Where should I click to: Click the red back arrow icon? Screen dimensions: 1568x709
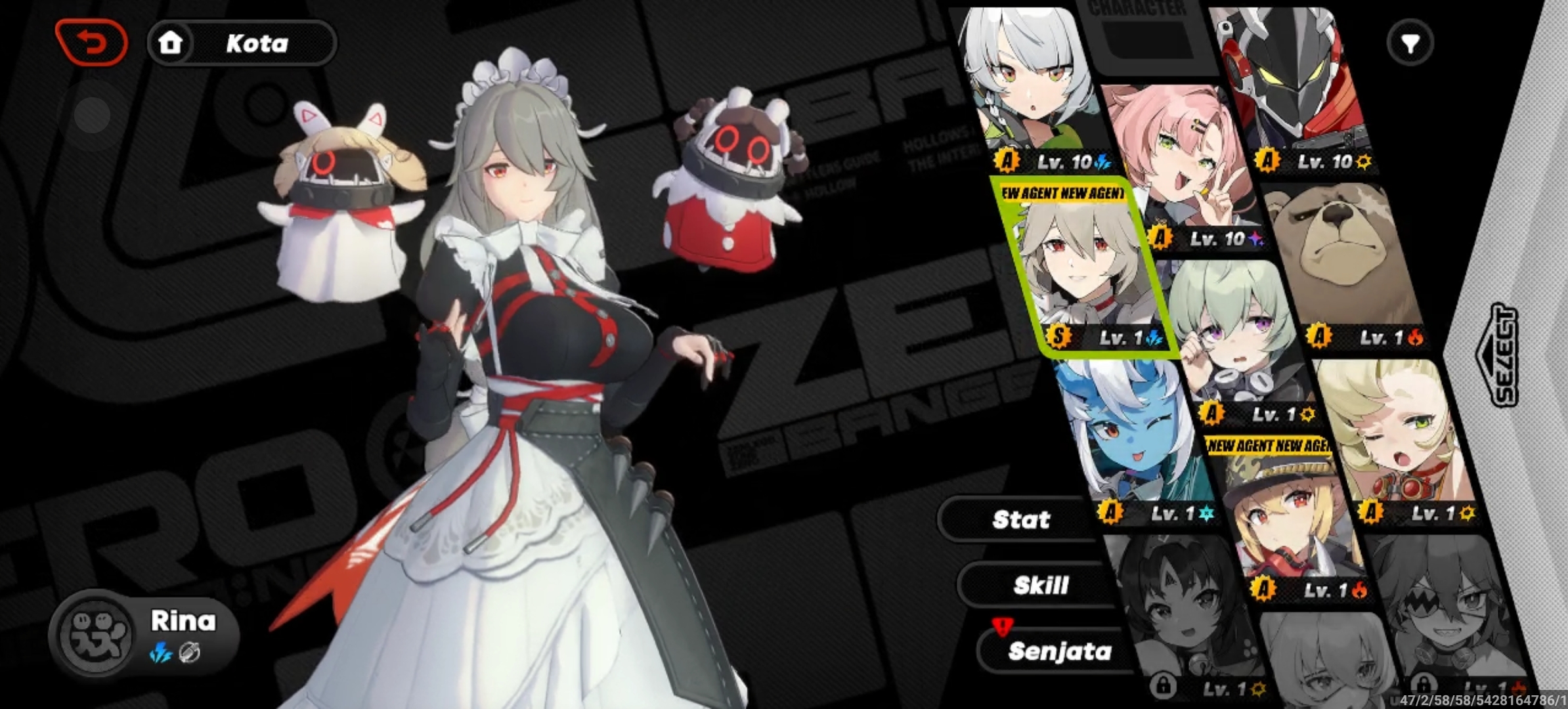point(91,43)
